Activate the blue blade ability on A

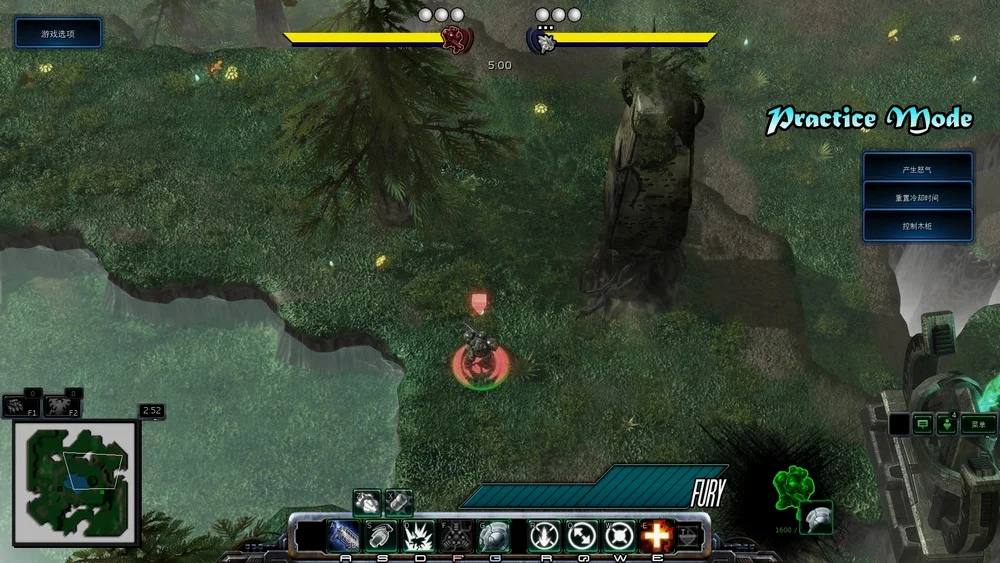pos(344,536)
